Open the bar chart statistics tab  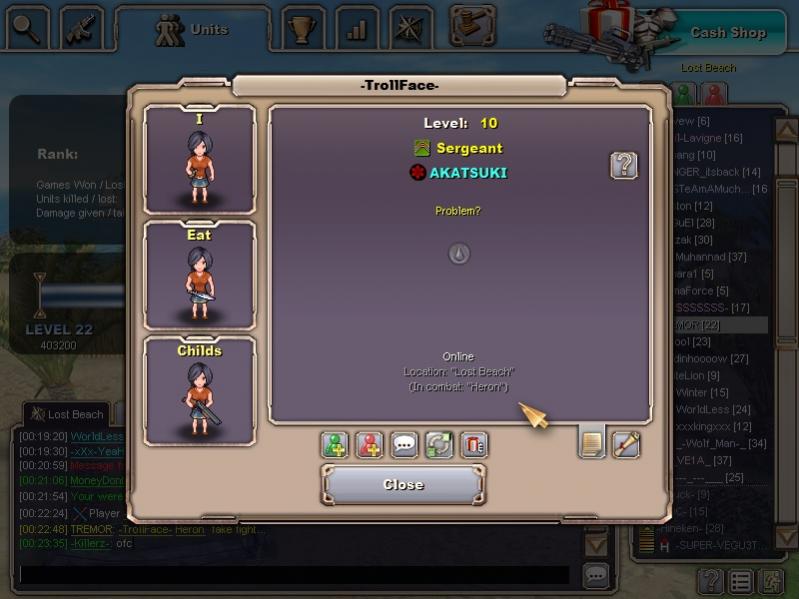[x=356, y=29]
